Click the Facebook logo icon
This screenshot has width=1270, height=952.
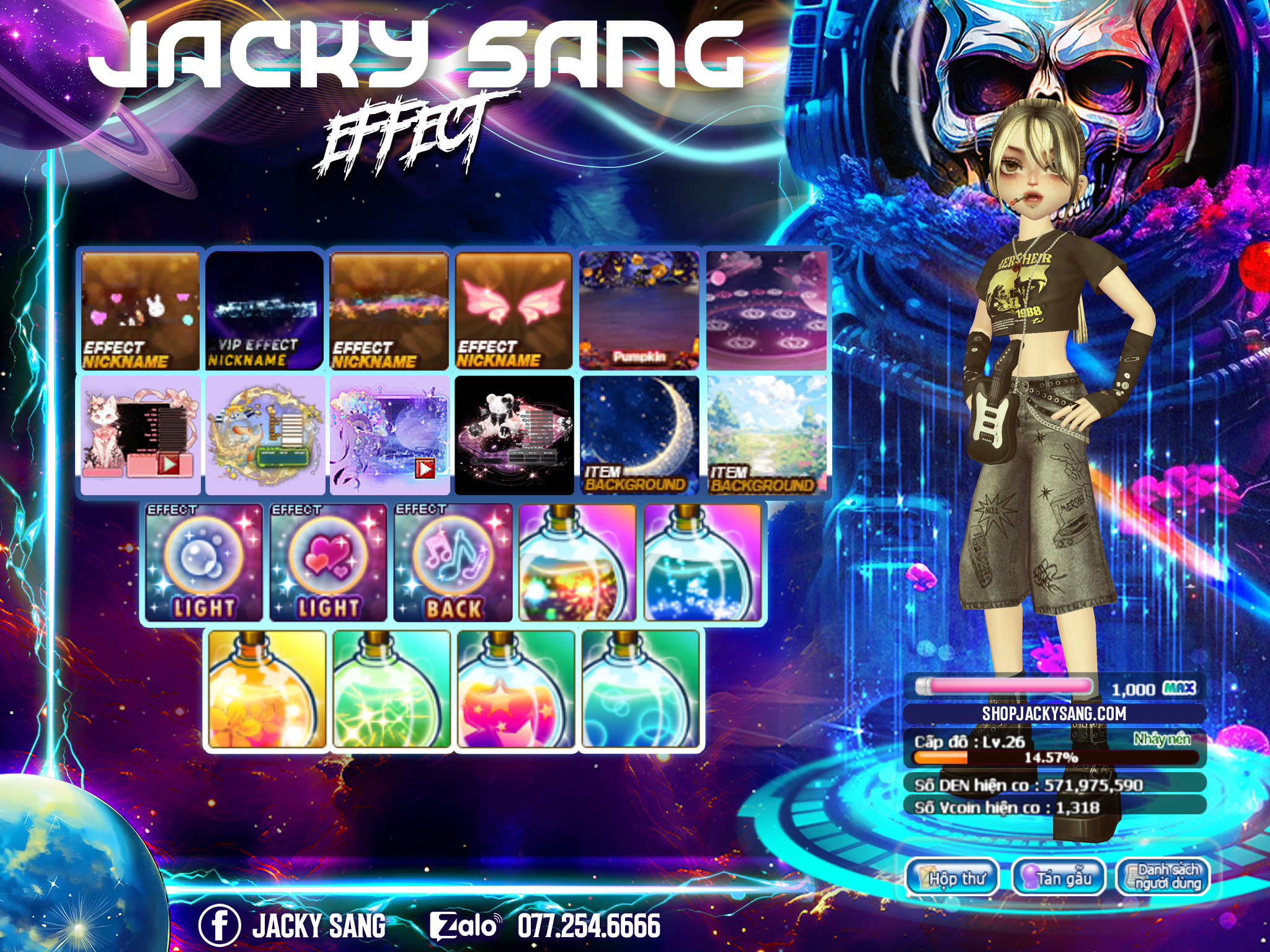click(x=219, y=925)
